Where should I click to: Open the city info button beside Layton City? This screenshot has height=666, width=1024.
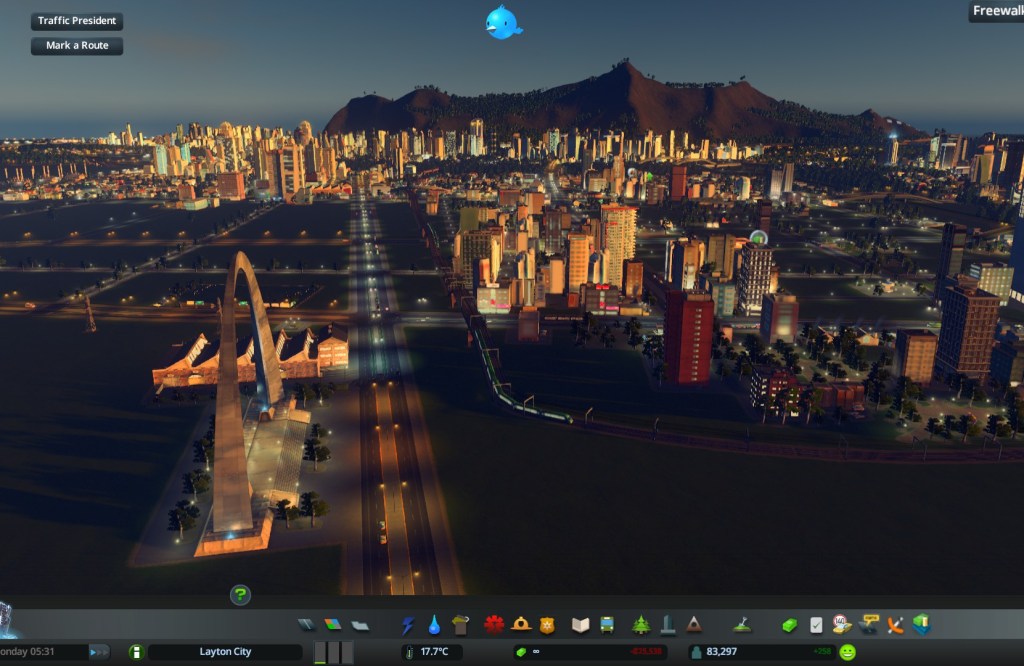click(x=137, y=652)
